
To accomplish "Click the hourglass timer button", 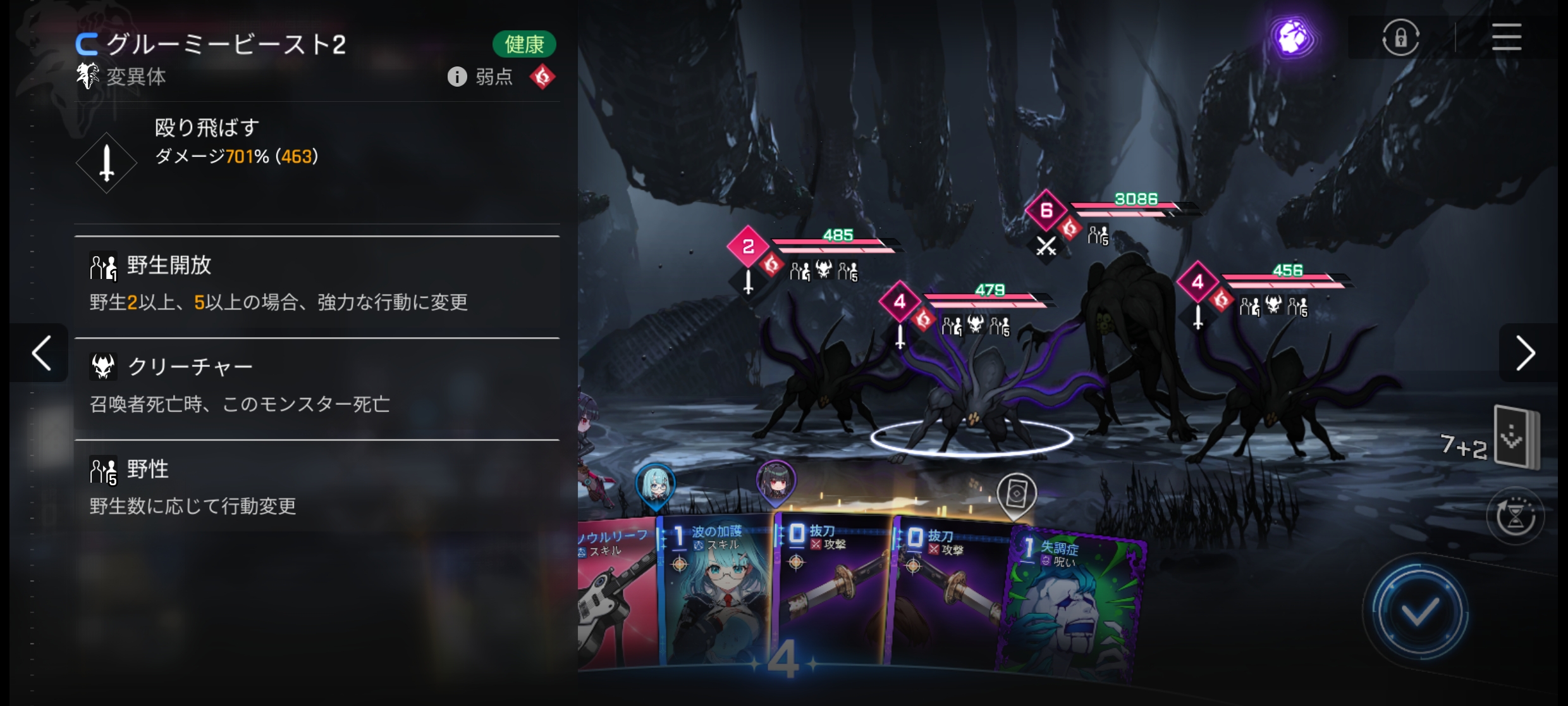I will point(1516,517).
